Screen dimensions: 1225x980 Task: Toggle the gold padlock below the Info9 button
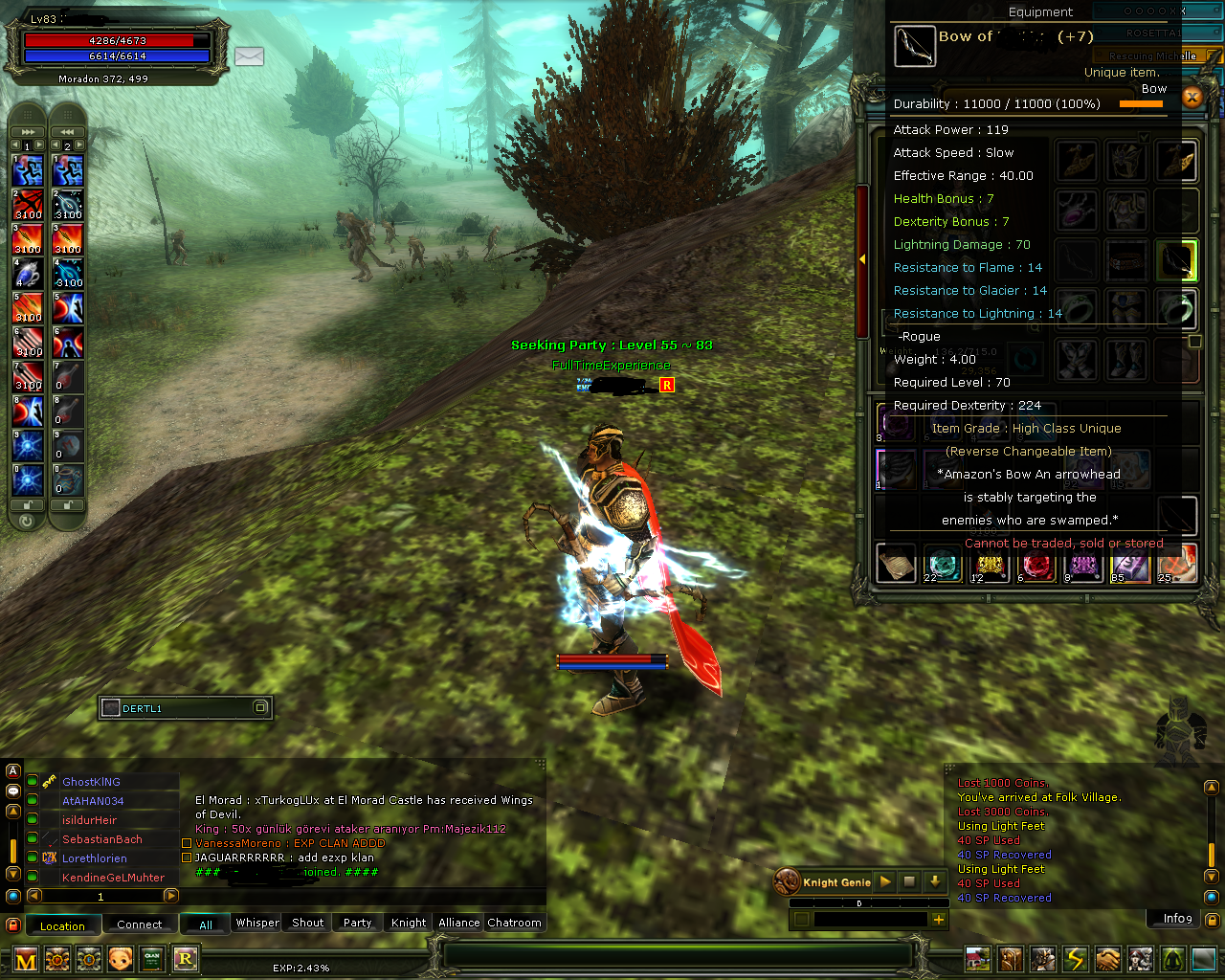point(1213,920)
